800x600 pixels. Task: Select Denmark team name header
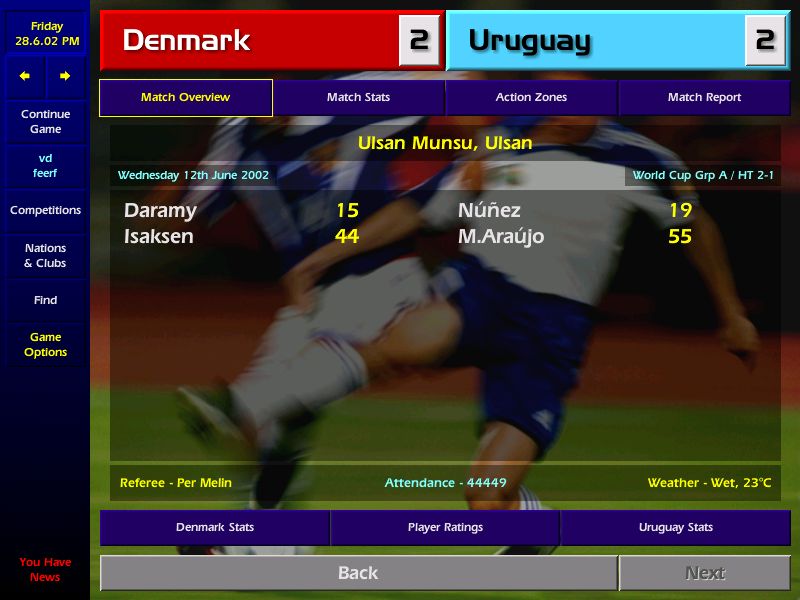pos(186,40)
